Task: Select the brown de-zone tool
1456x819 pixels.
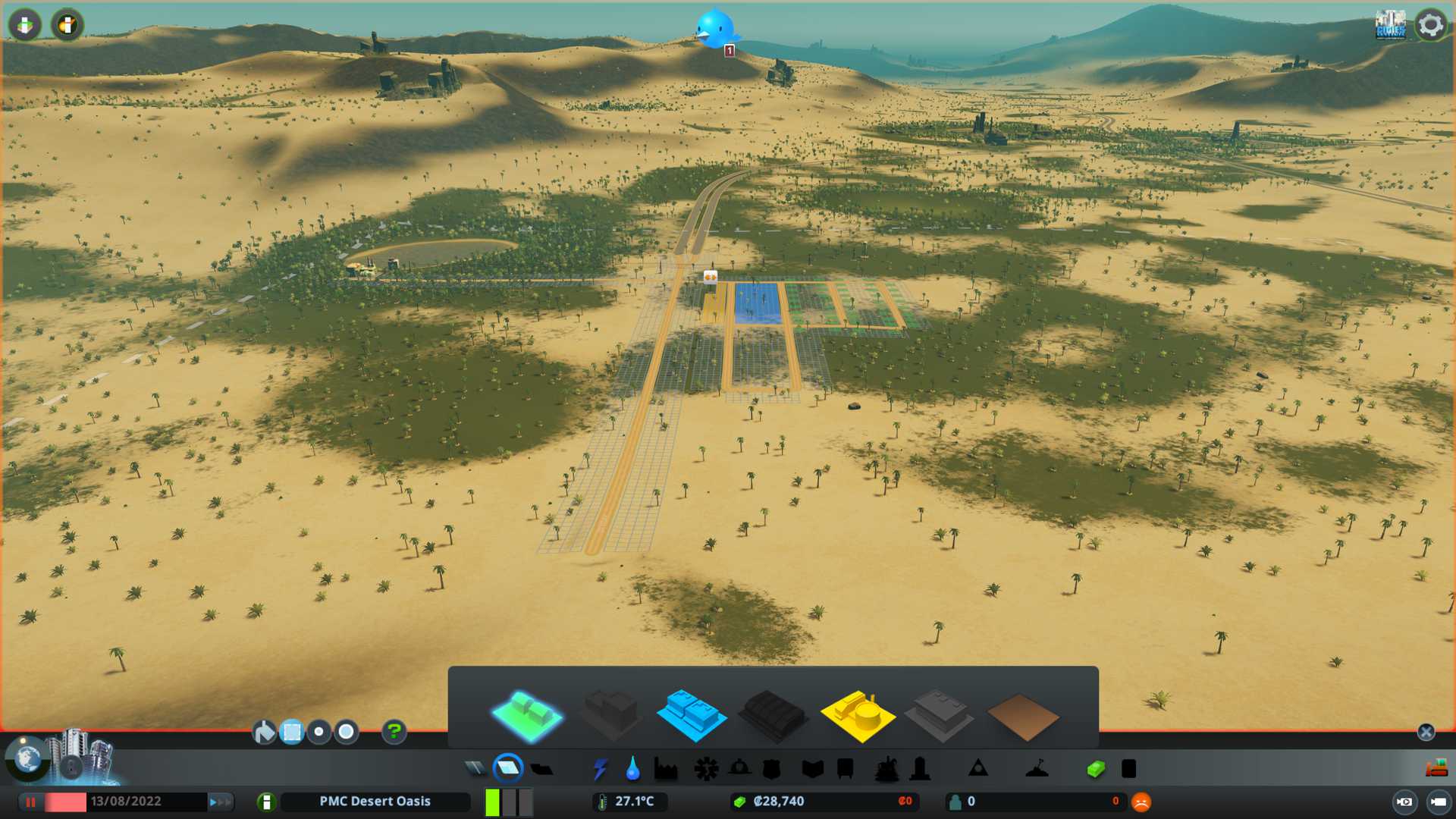Action: (x=1022, y=717)
